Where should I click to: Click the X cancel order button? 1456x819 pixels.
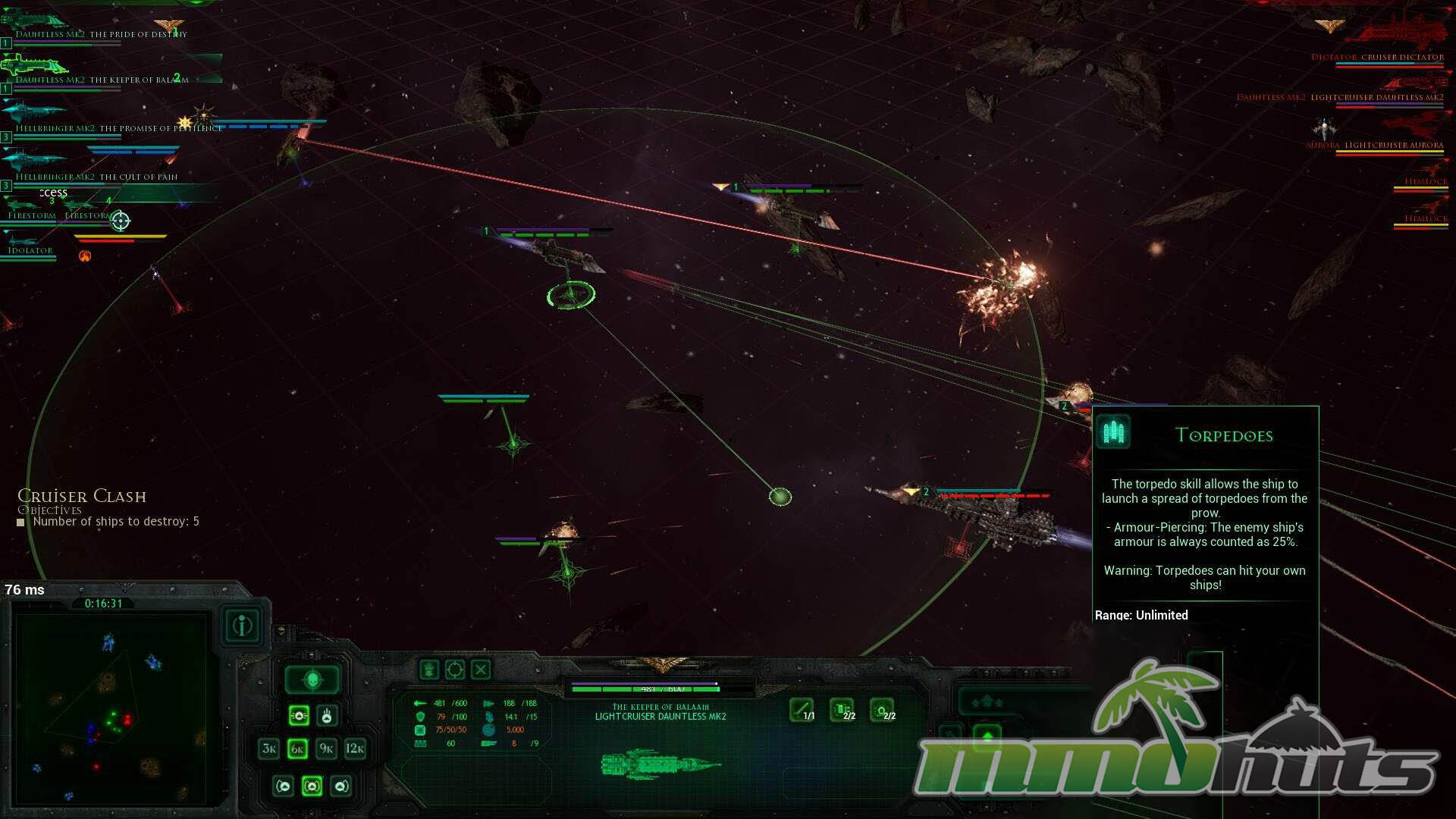tap(481, 670)
